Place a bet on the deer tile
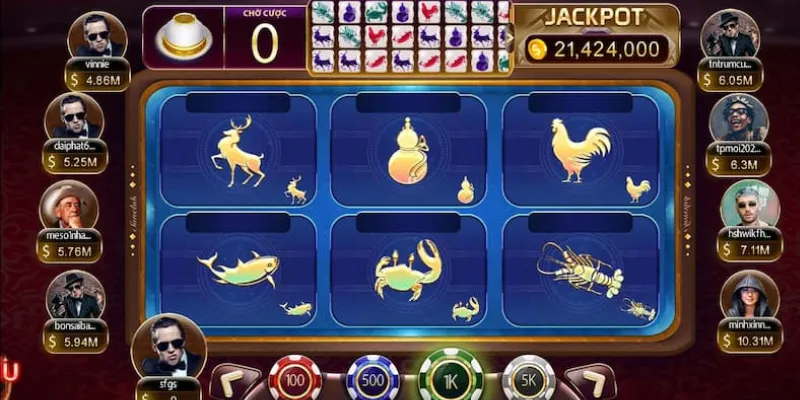Image resolution: width=800 pixels, height=400 pixels. click(238, 150)
